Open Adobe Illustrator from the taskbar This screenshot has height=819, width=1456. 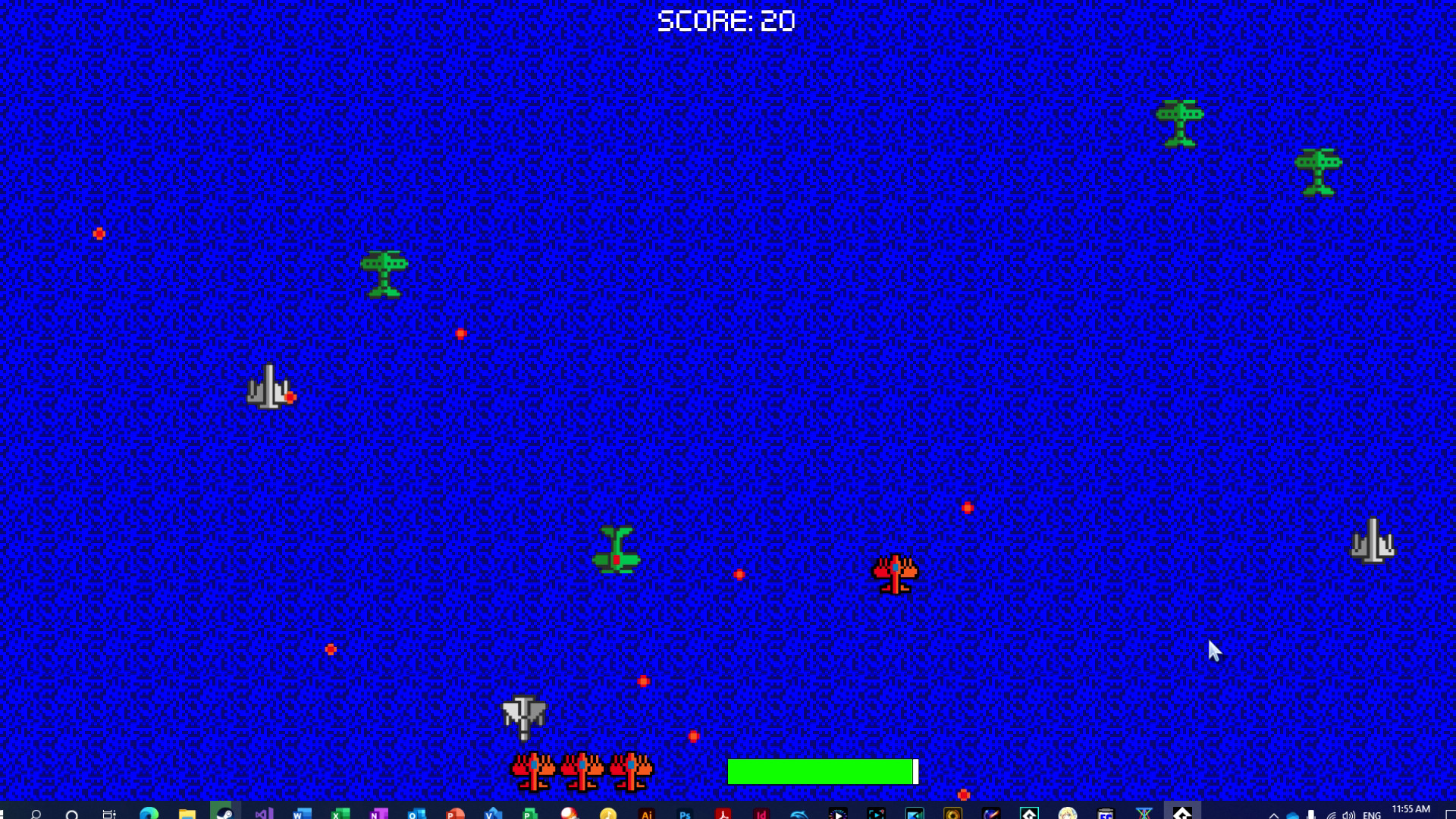pyautogui.click(x=646, y=811)
